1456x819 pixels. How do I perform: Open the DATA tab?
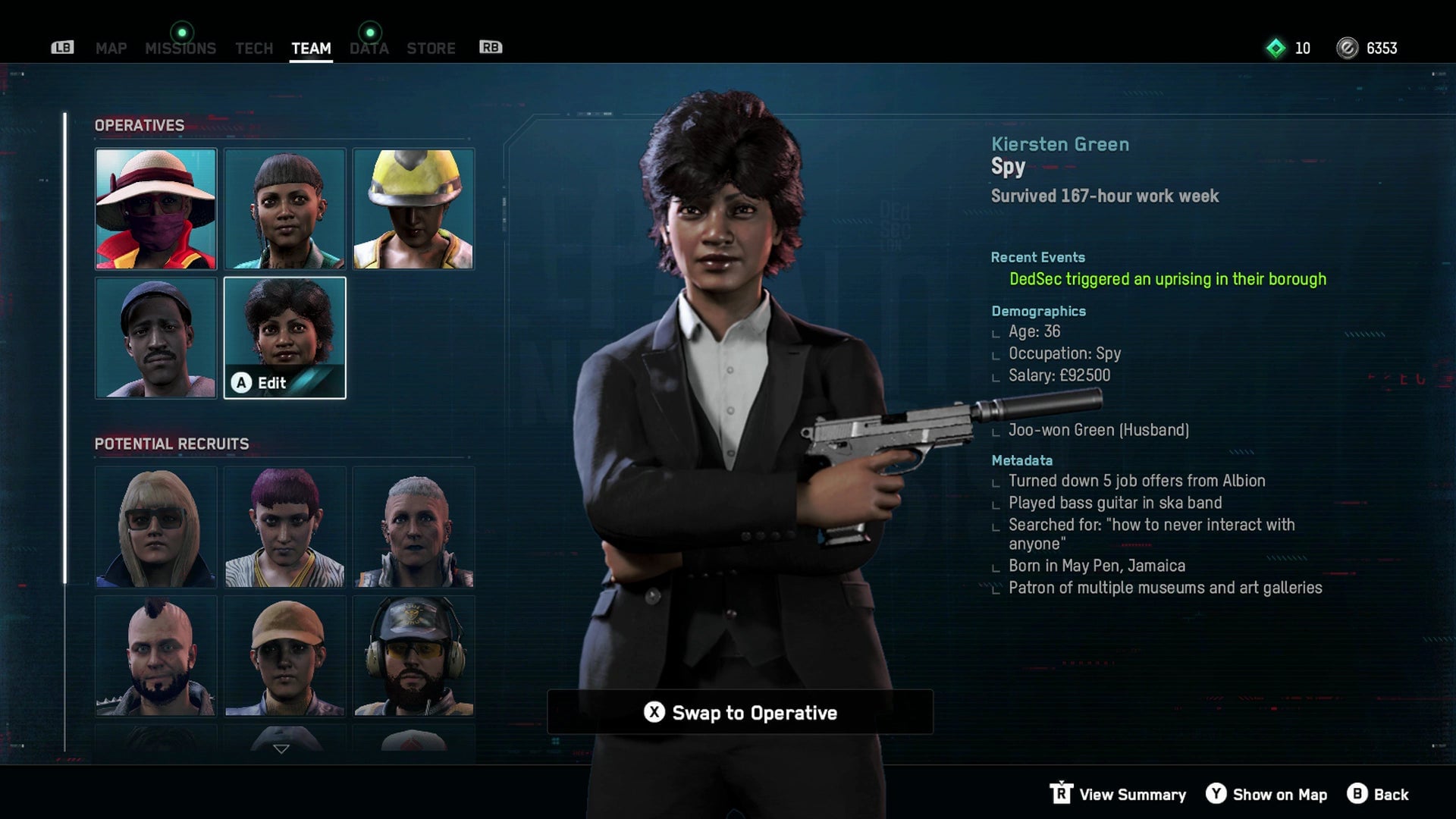point(369,49)
